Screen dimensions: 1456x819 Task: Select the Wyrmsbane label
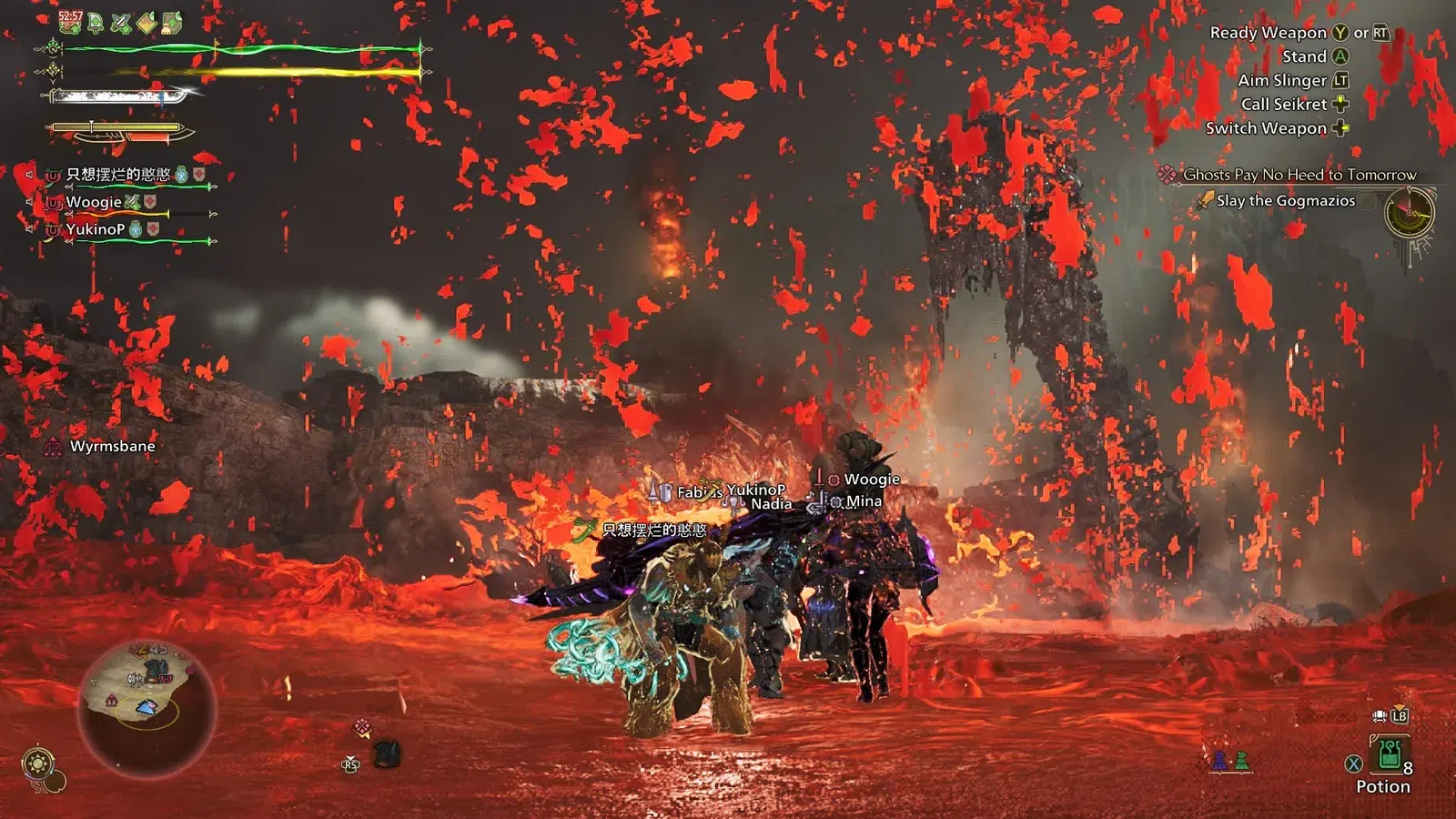[112, 446]
